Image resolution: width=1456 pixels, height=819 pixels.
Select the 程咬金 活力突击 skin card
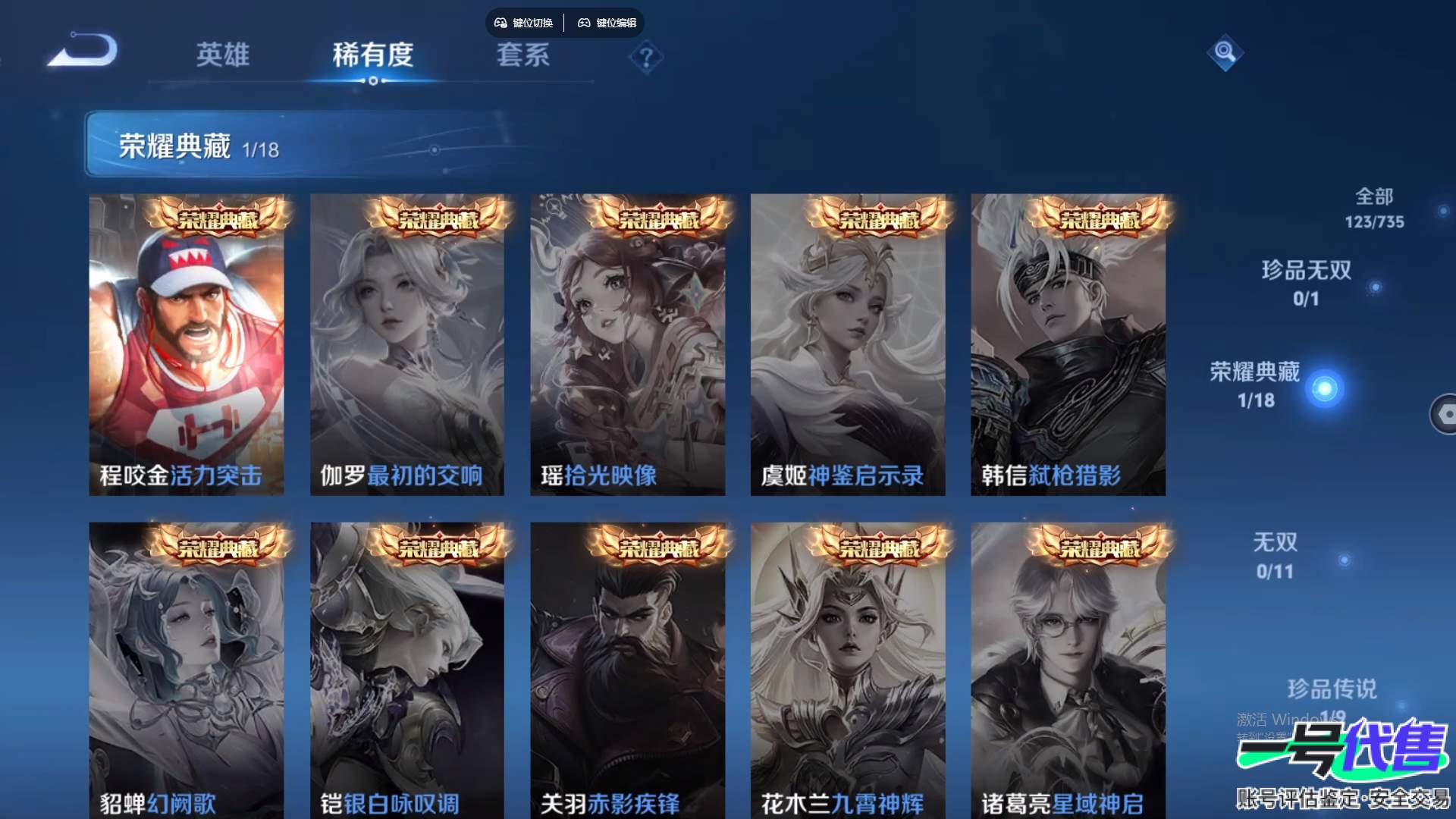pyautogui.click(x=187, y=345)
